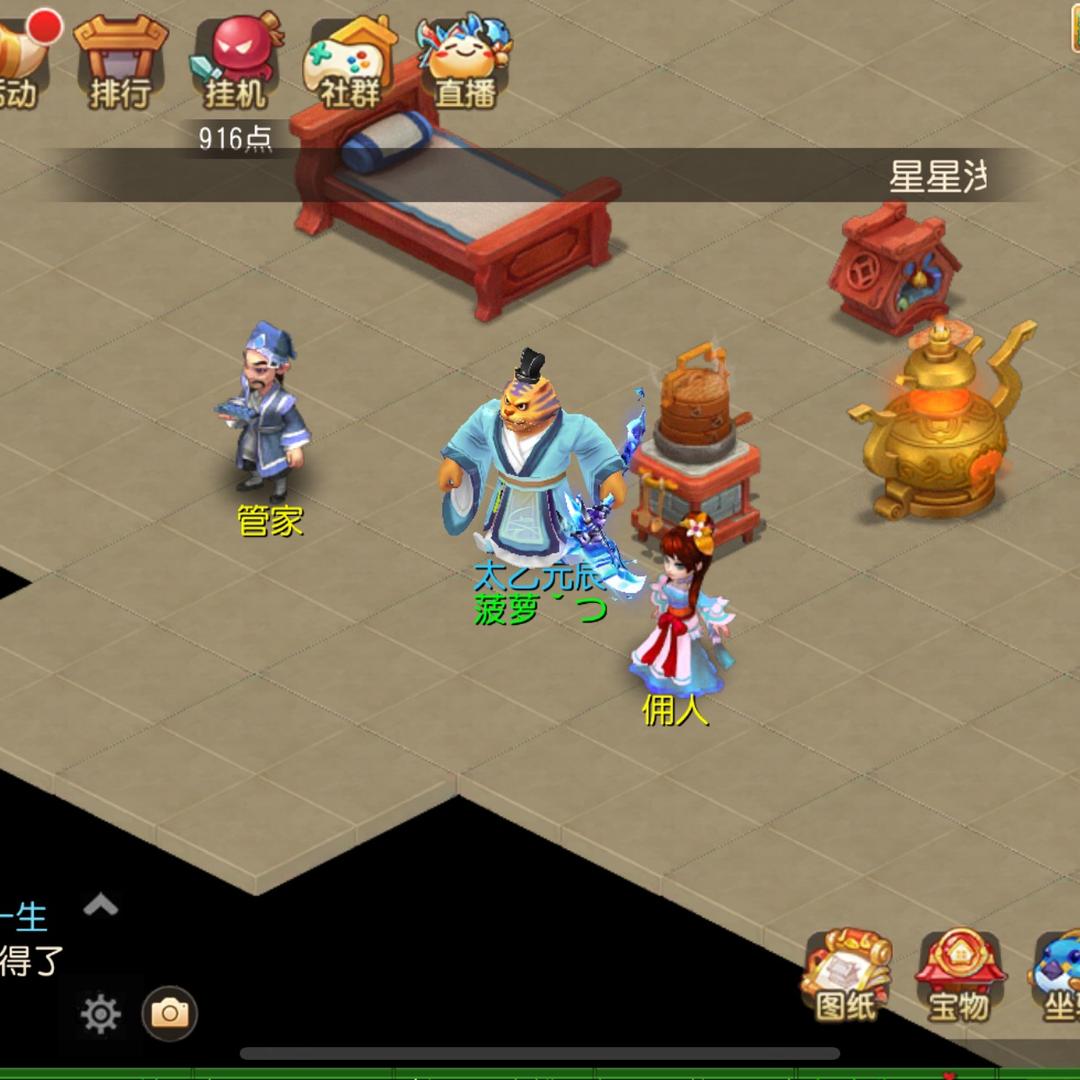Open the 排行 rankings menu
Viewport: 1080px width, 1080px height.
(x=120, y=60)
